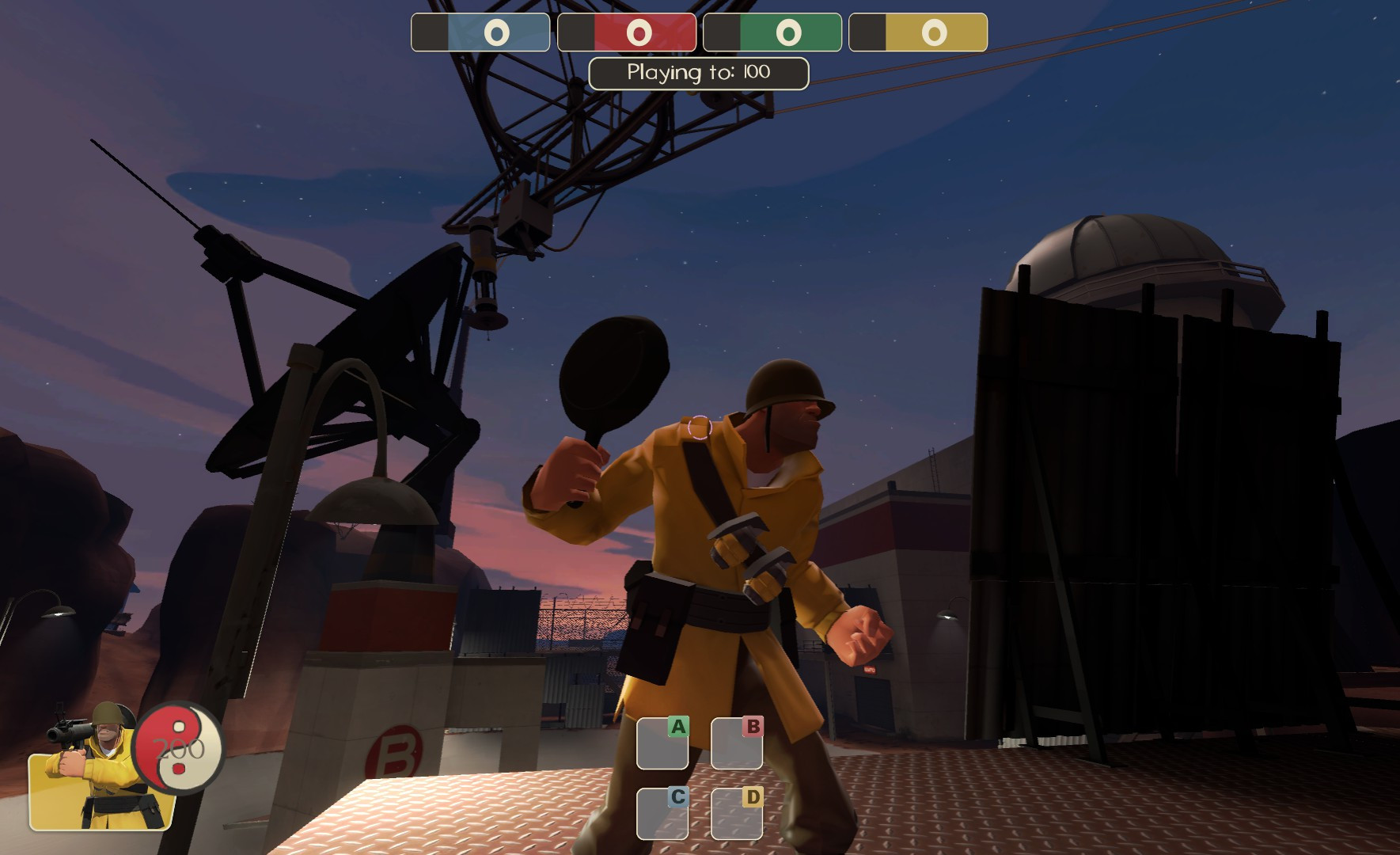Viewport: 1400px width, 855px height.
Task: Click the blue team score emblem
Action: pos(495,32)
